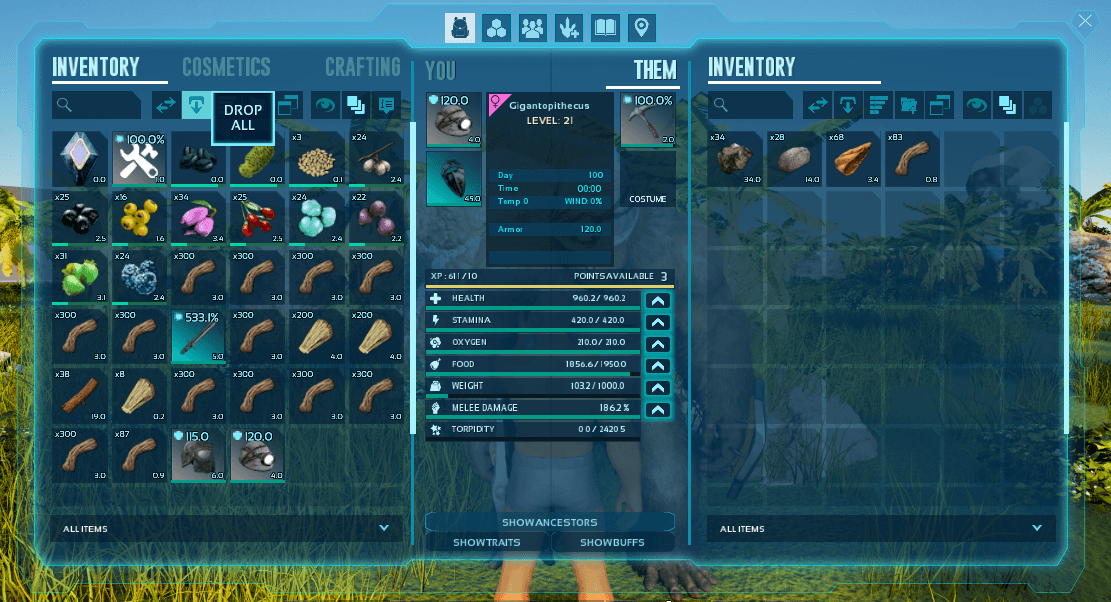
Task: Show Ancestors of the Gigantopithecus
Action: click(549, 522)
